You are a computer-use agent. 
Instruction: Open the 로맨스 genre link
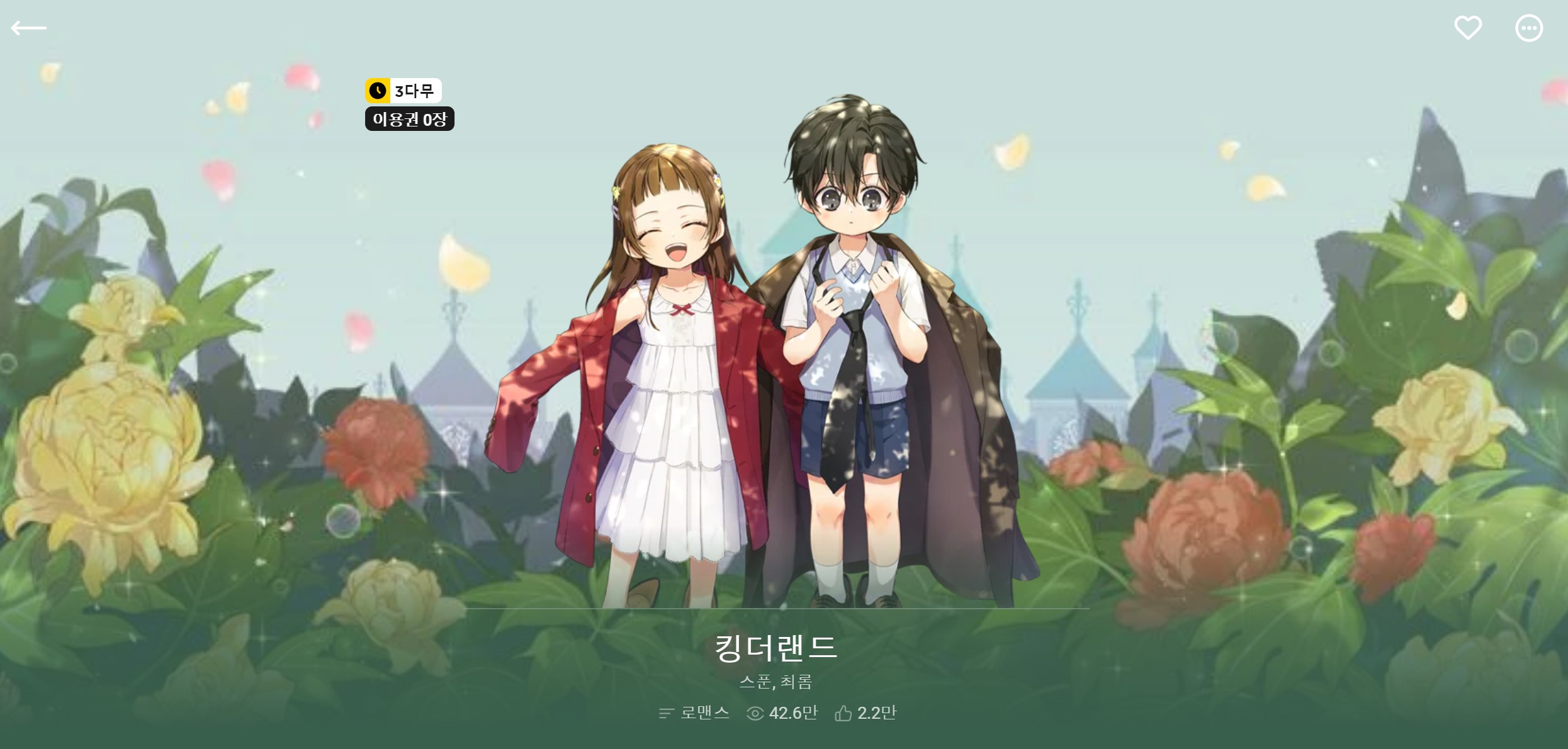(x=703, y=713)
